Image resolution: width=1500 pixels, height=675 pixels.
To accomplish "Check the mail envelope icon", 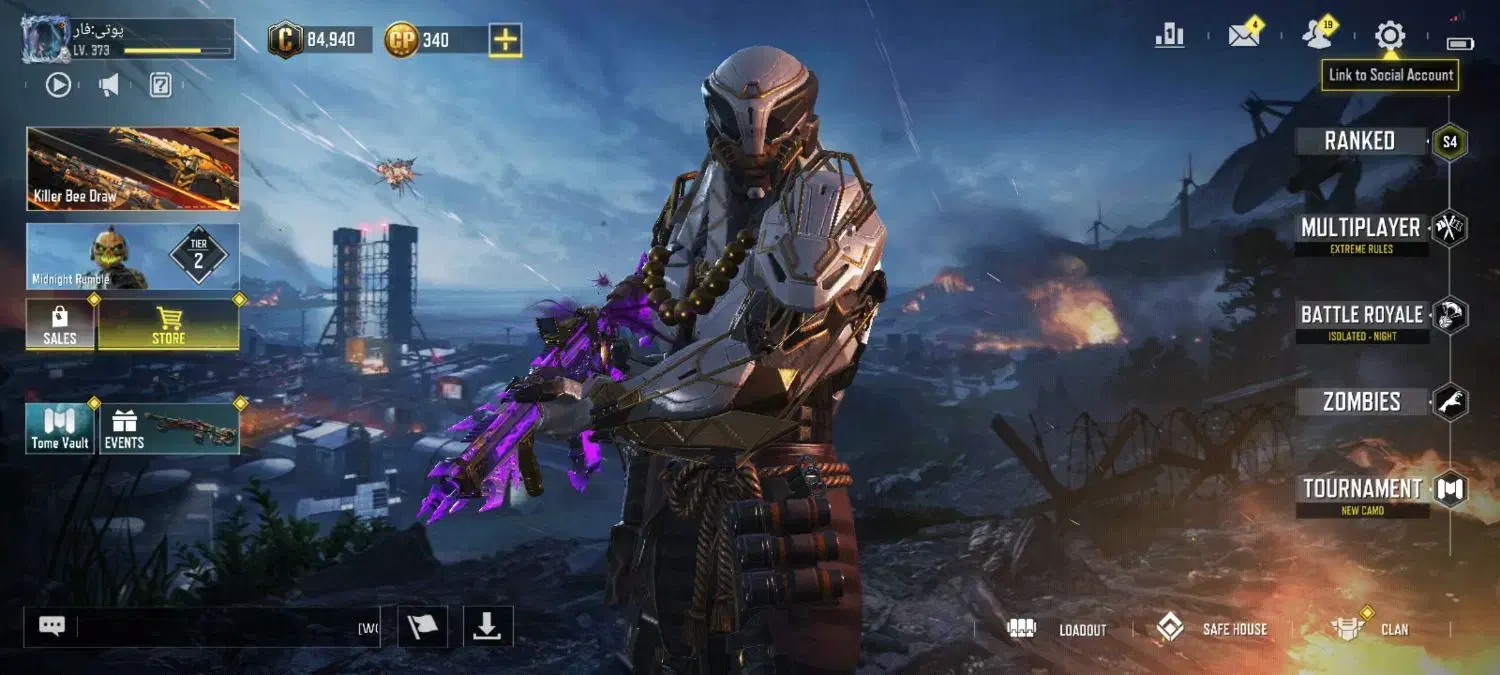I will tap(1244, 36).
